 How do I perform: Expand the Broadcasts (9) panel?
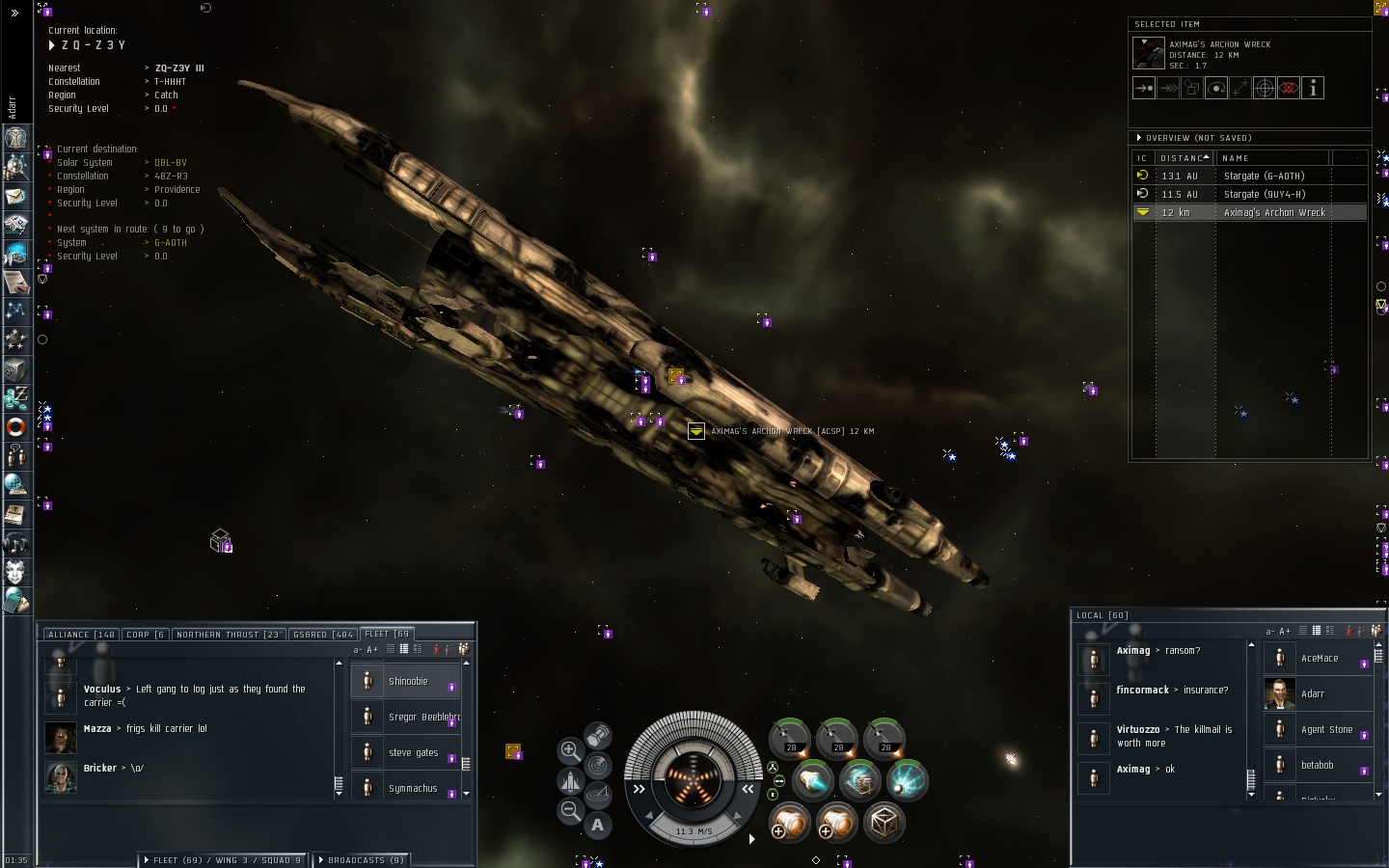361,860
